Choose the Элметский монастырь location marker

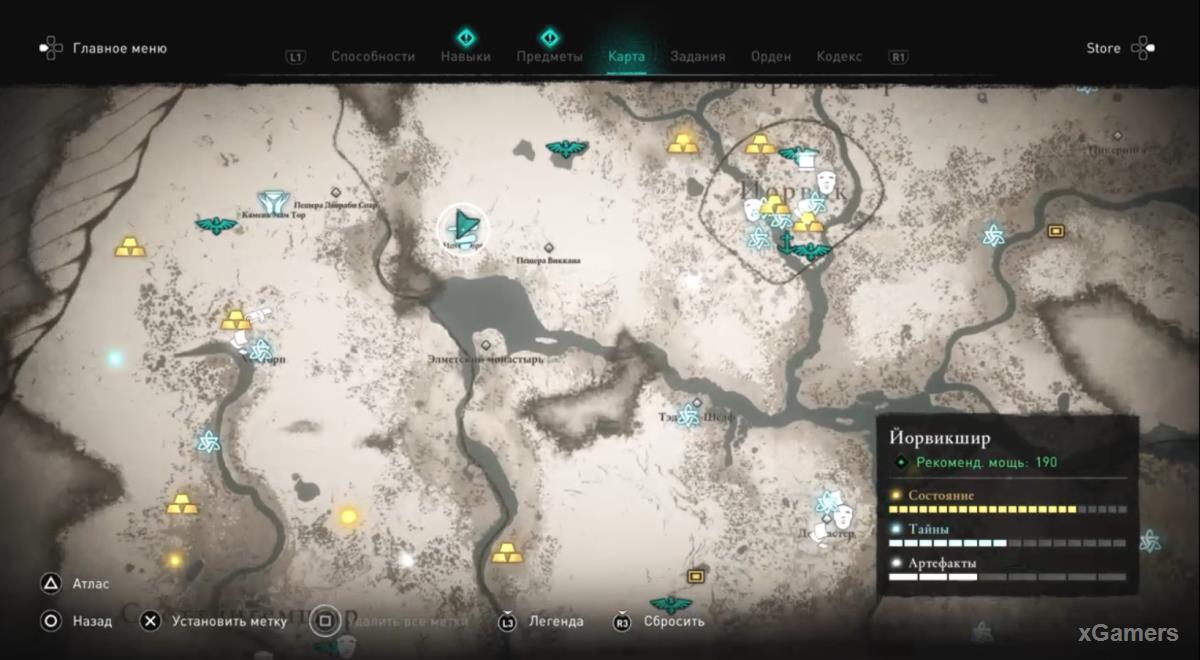(487, 345)
